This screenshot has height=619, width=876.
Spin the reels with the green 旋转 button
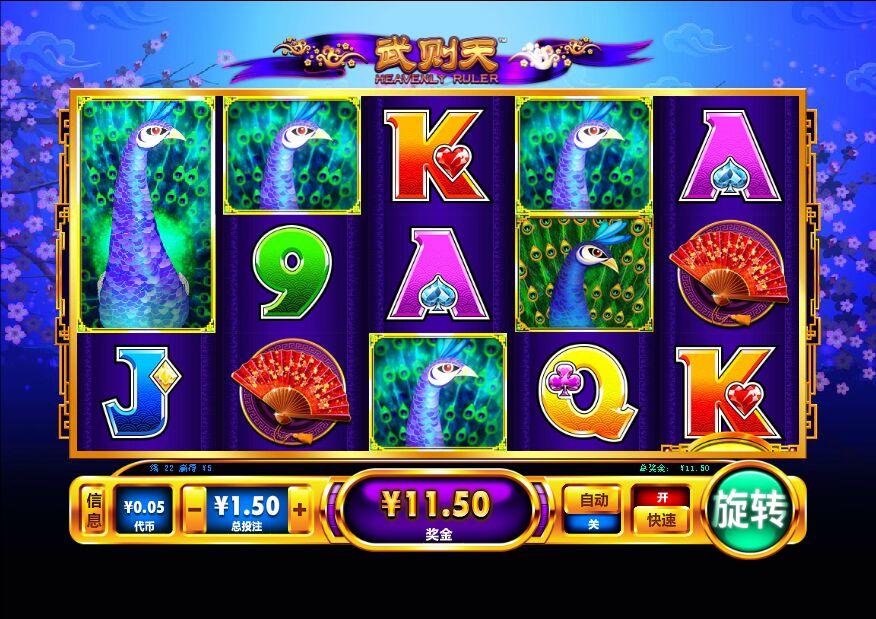point(752,509)
